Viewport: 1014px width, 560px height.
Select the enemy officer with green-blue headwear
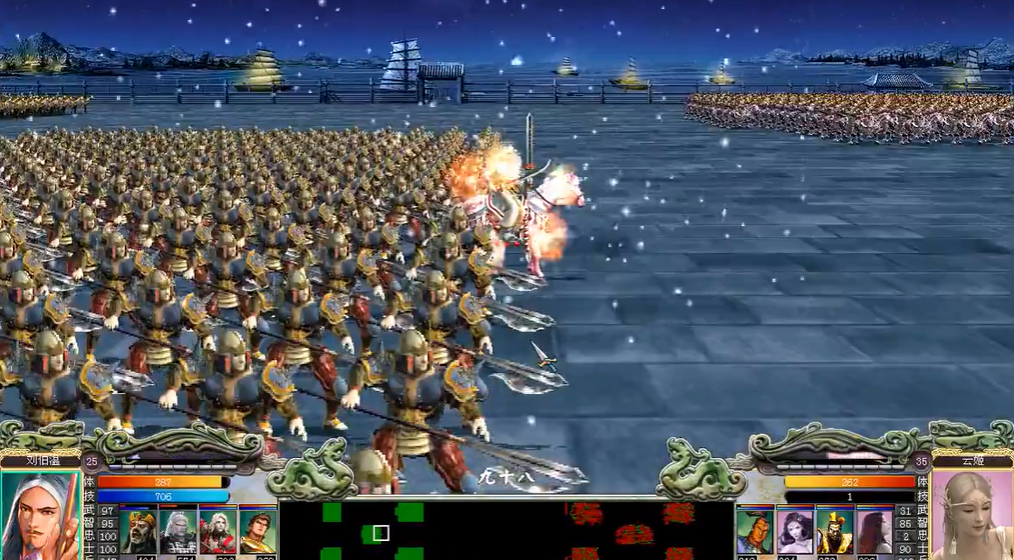click(755, 532)
